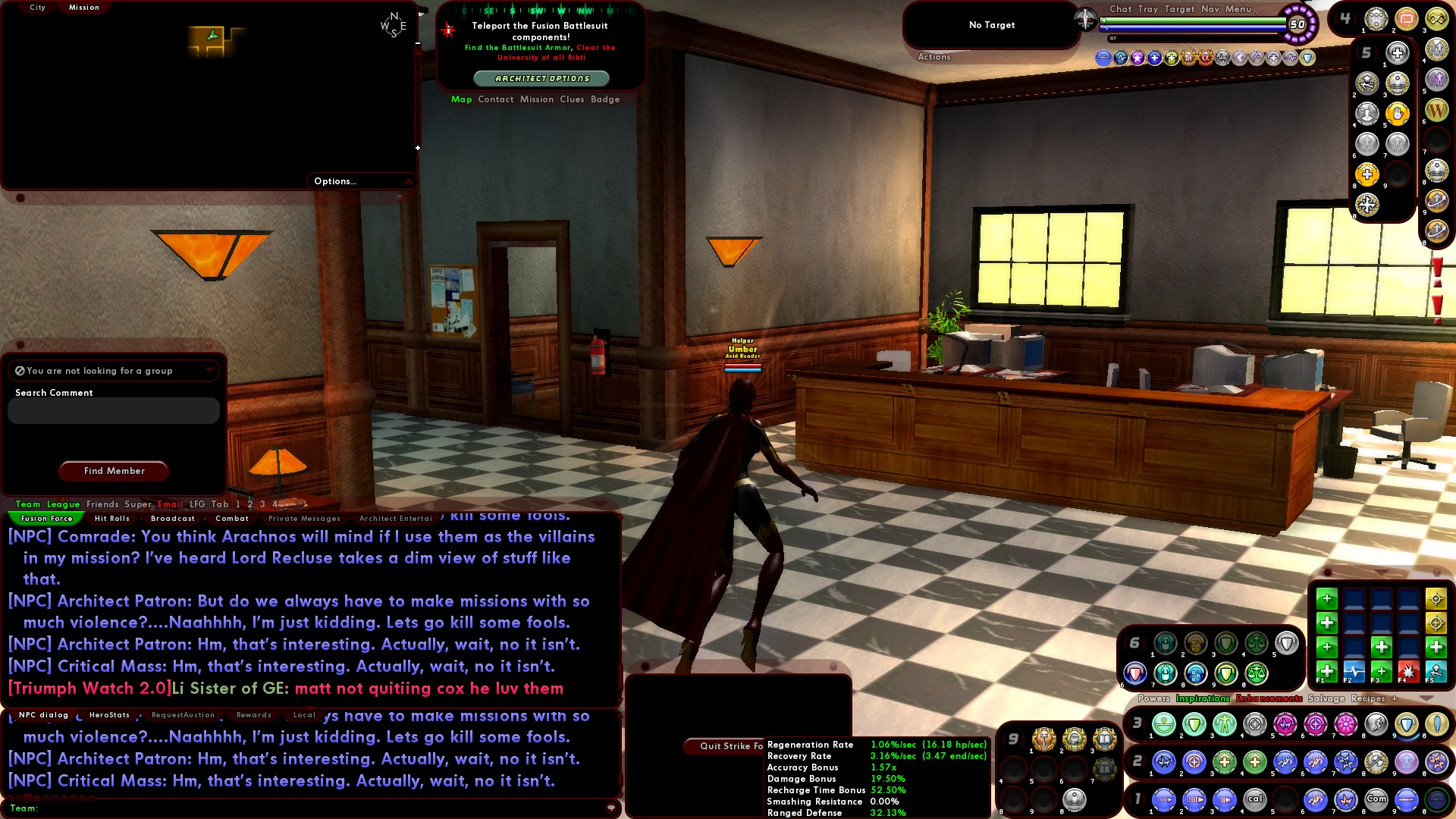Screen dimensions: 1456x819
Task: Switch to the Clues tab
Action: (x=572, y=99)
